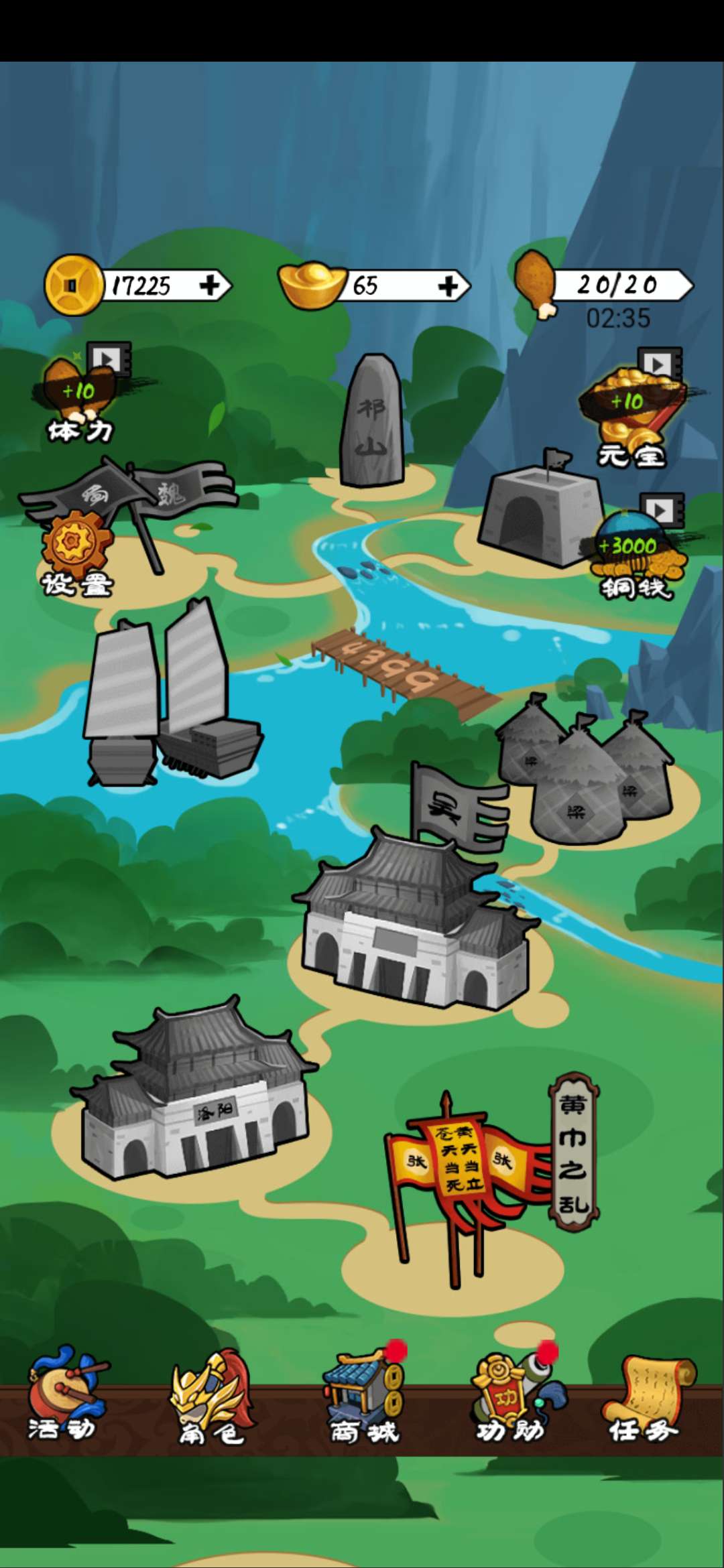Select the locked Wu (吴) palace stage

416,931
